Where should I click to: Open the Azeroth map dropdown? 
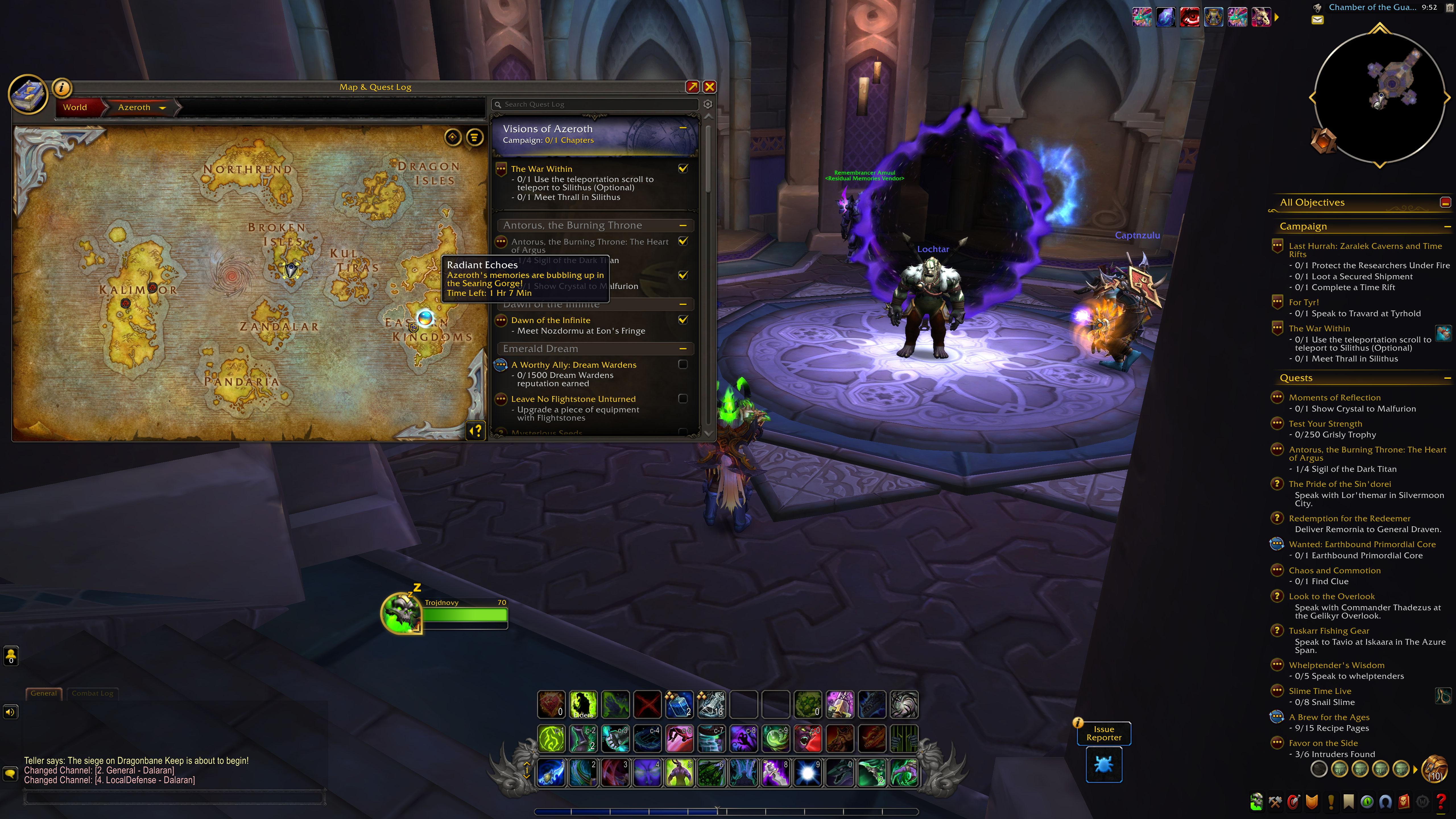162,108
